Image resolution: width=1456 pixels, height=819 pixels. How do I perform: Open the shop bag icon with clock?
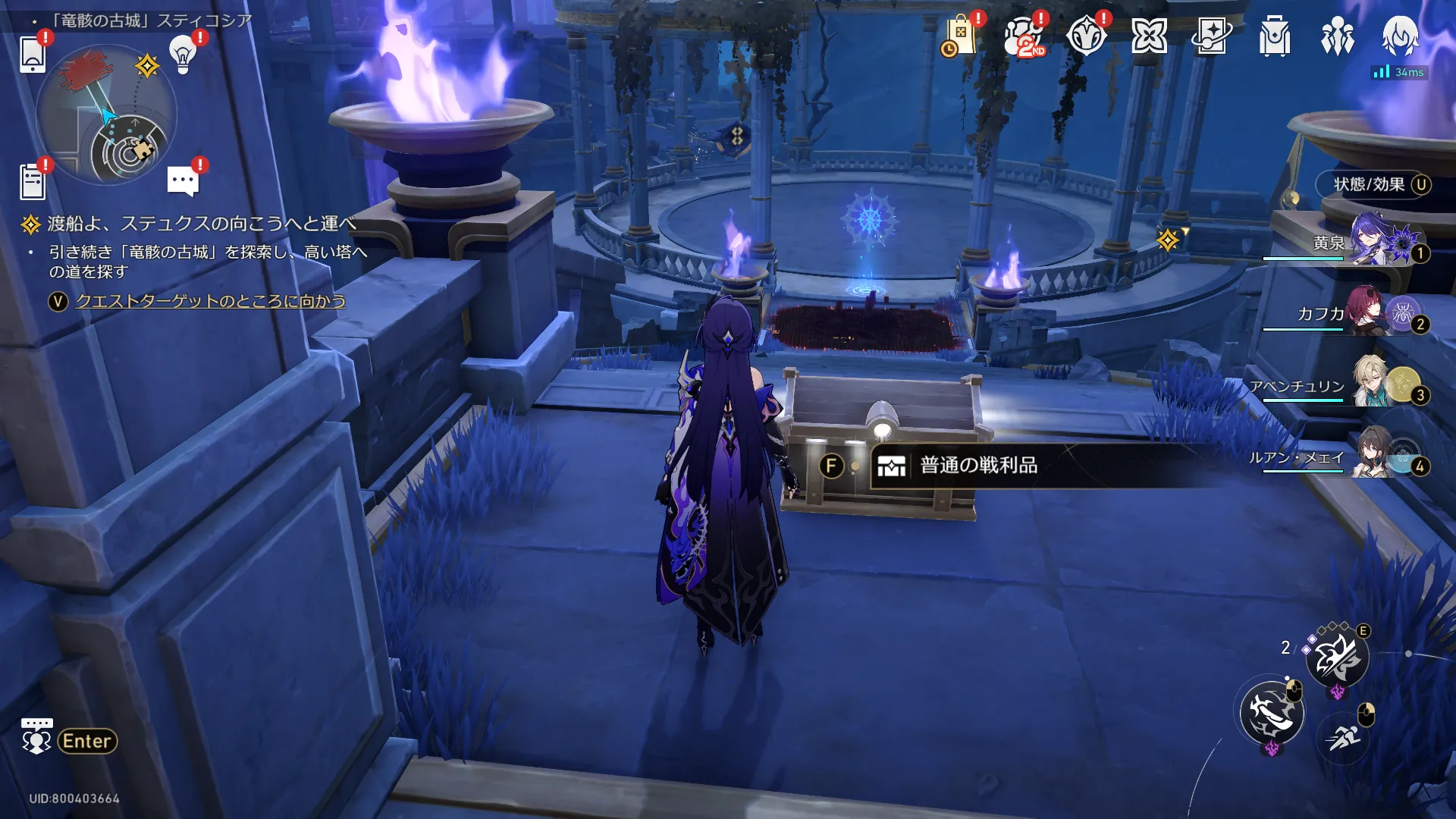pos(960,36)
